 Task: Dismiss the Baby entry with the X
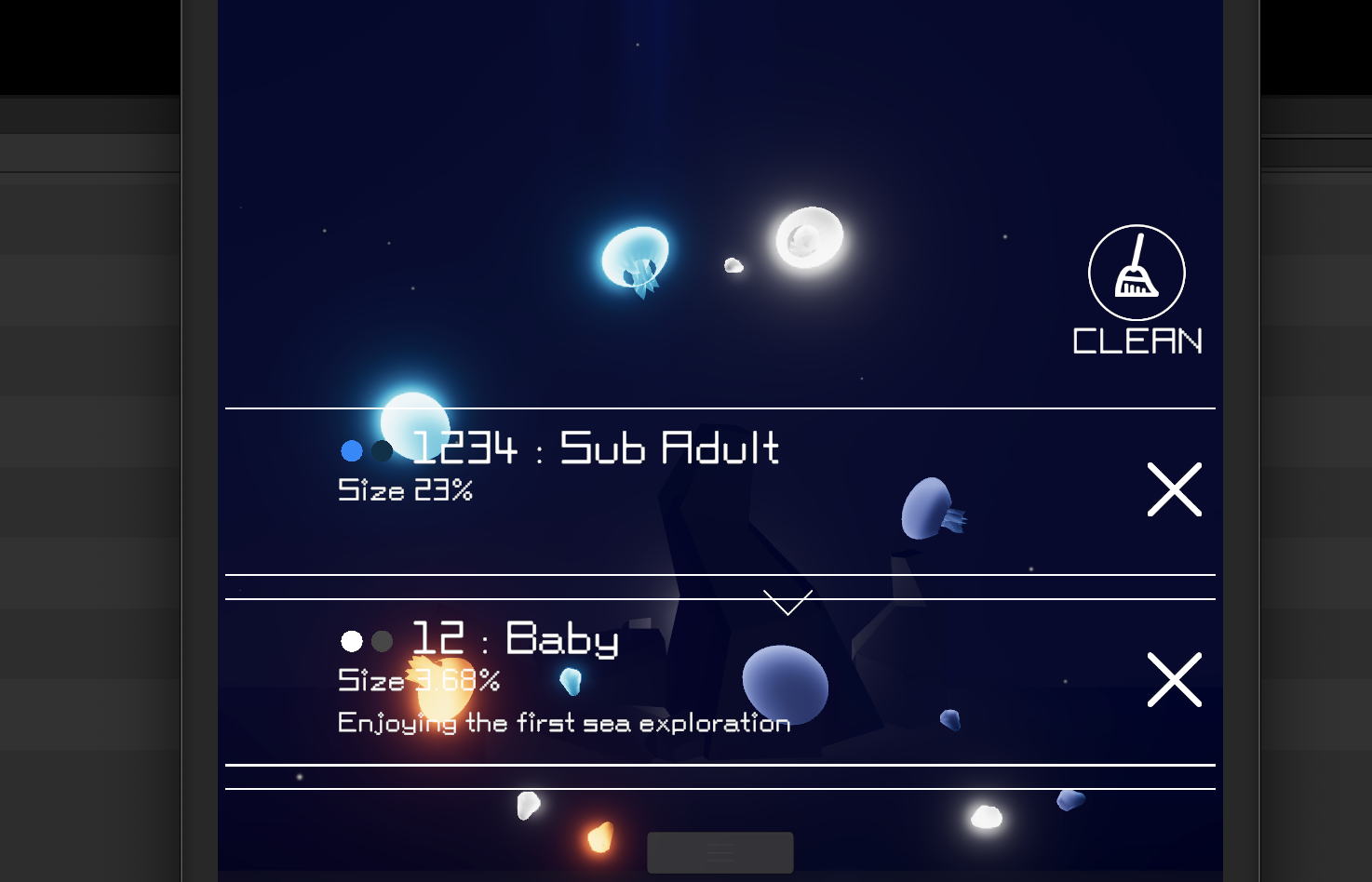(x=1174, y=680)
